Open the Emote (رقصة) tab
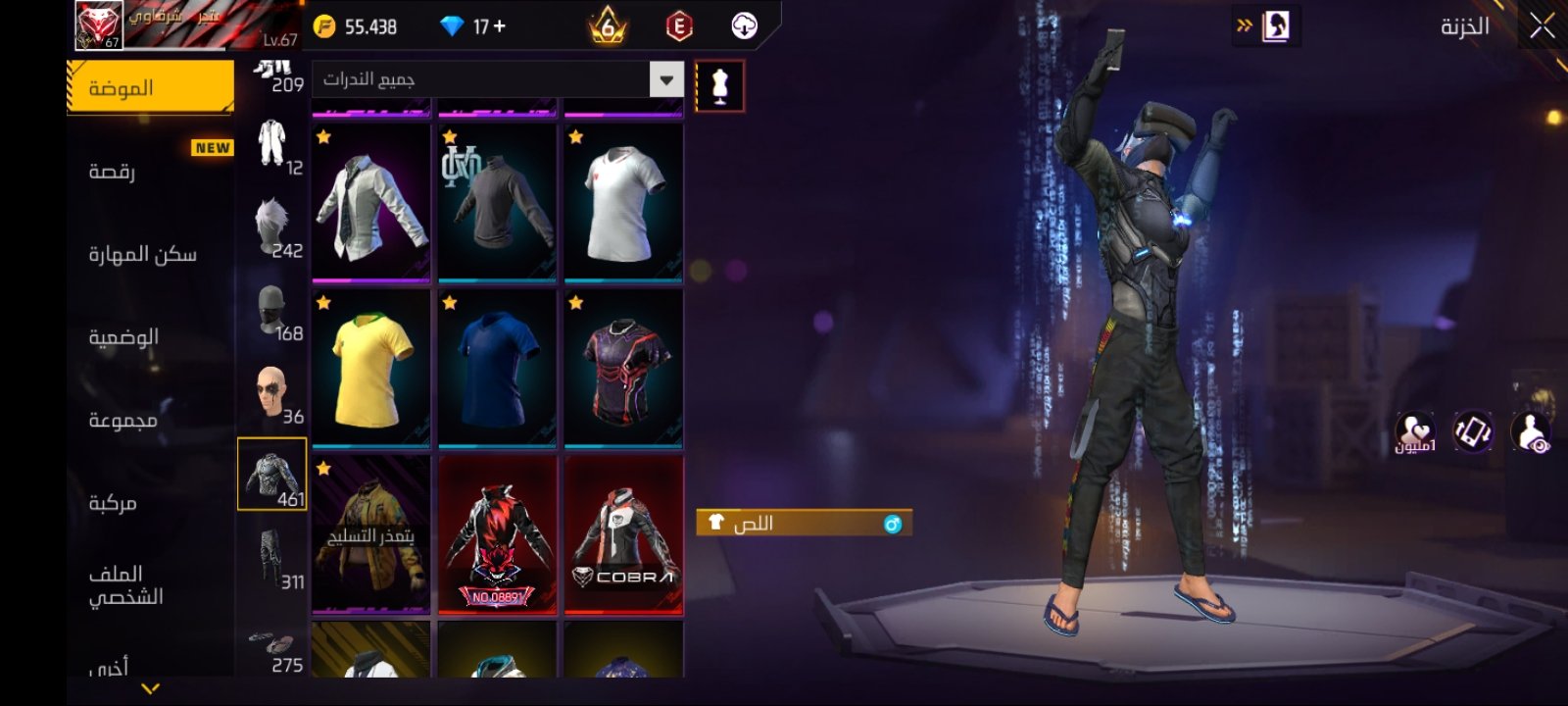This screenshot has height=706, width=1568. tap(113, 172)
